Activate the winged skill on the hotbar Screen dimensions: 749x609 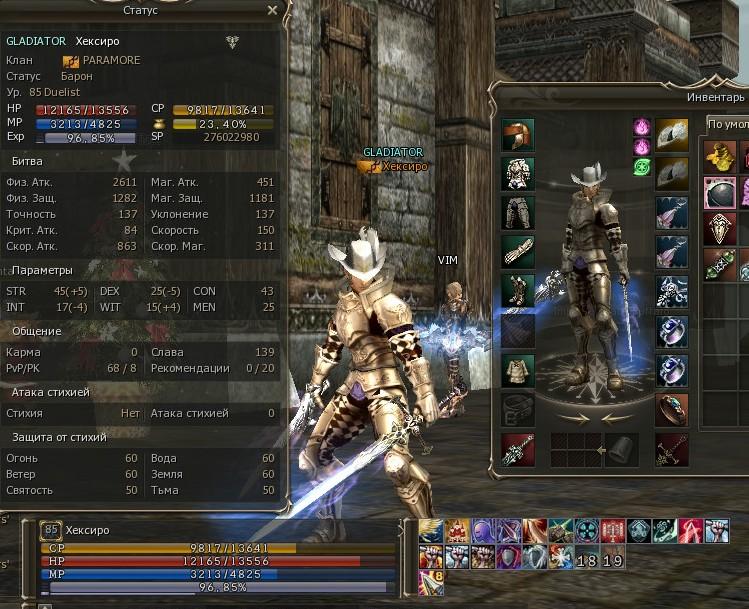click(x=430, y=531)
